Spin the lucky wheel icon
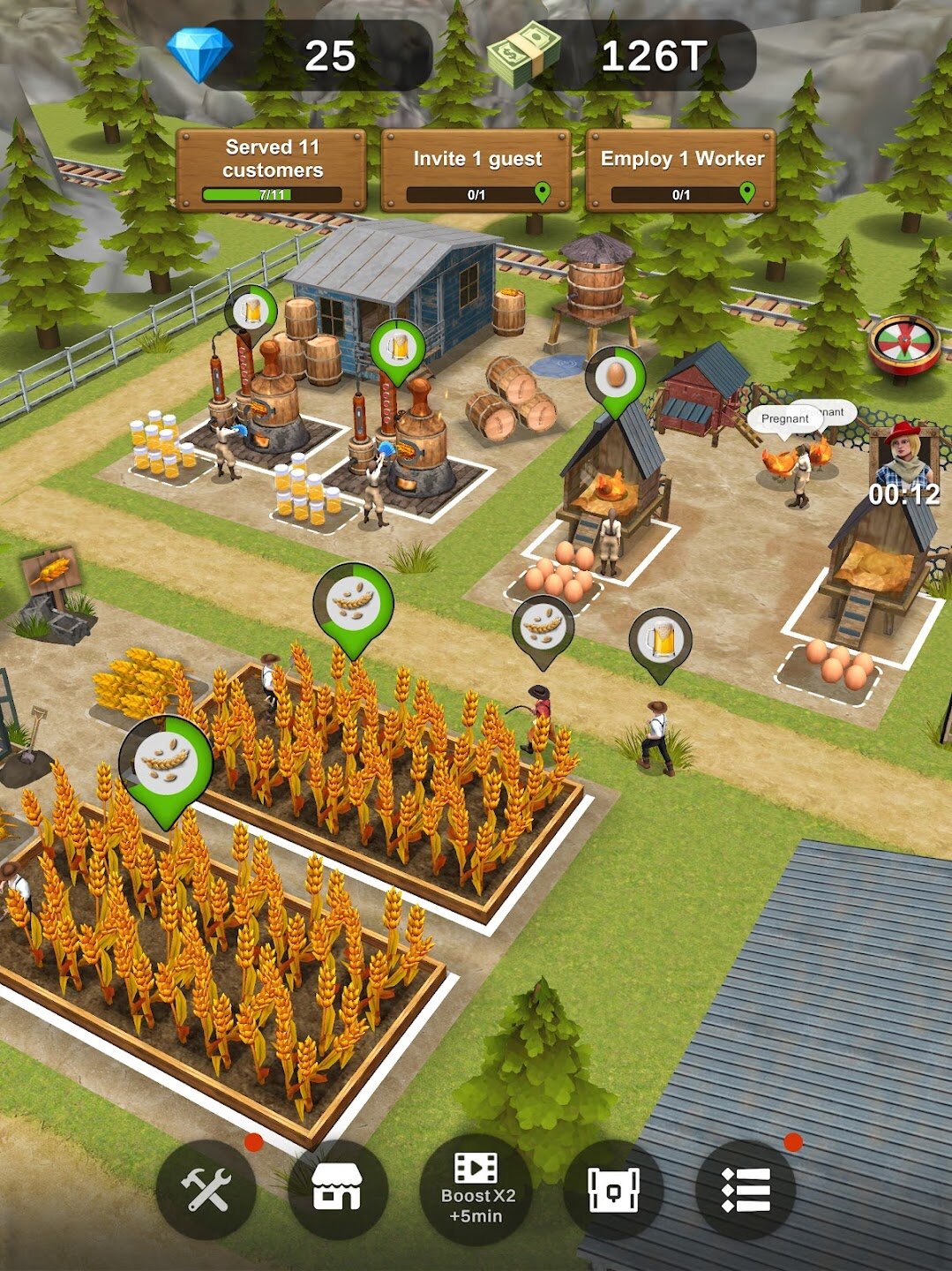This screenshot has height=1271, width=952. coord(903,344)
